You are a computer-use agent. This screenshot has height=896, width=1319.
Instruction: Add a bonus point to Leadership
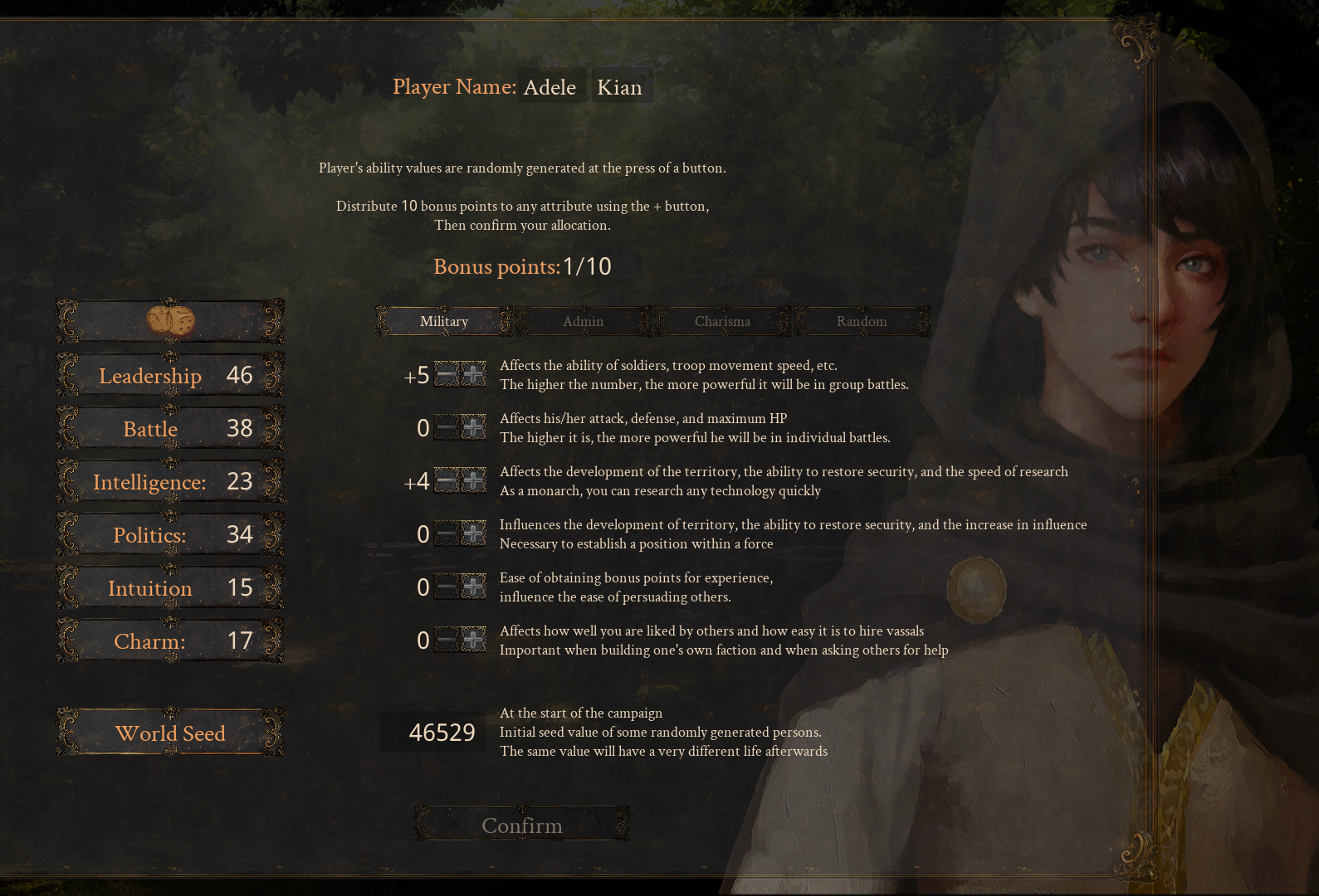473,375
